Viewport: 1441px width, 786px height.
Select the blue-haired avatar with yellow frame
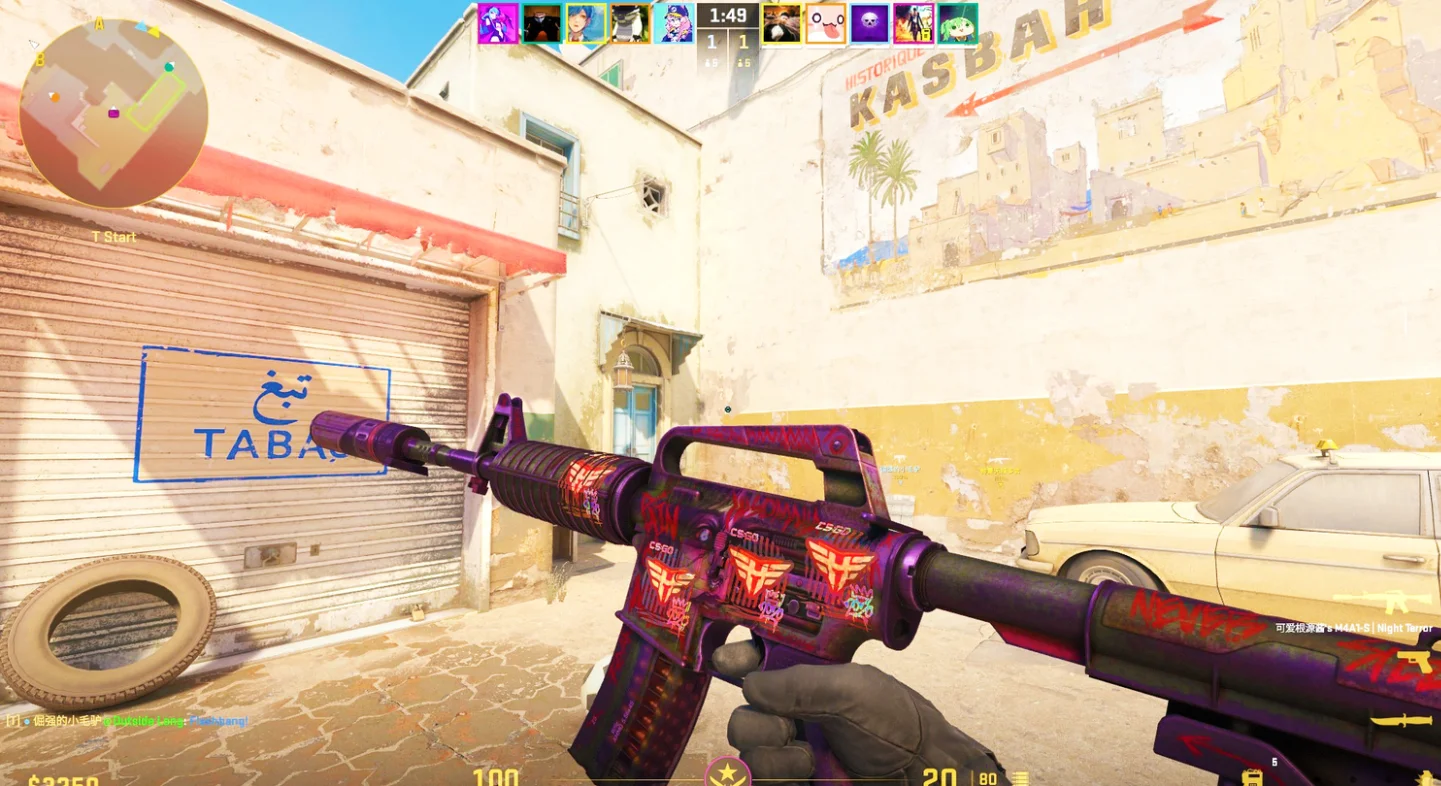[586, 23]
